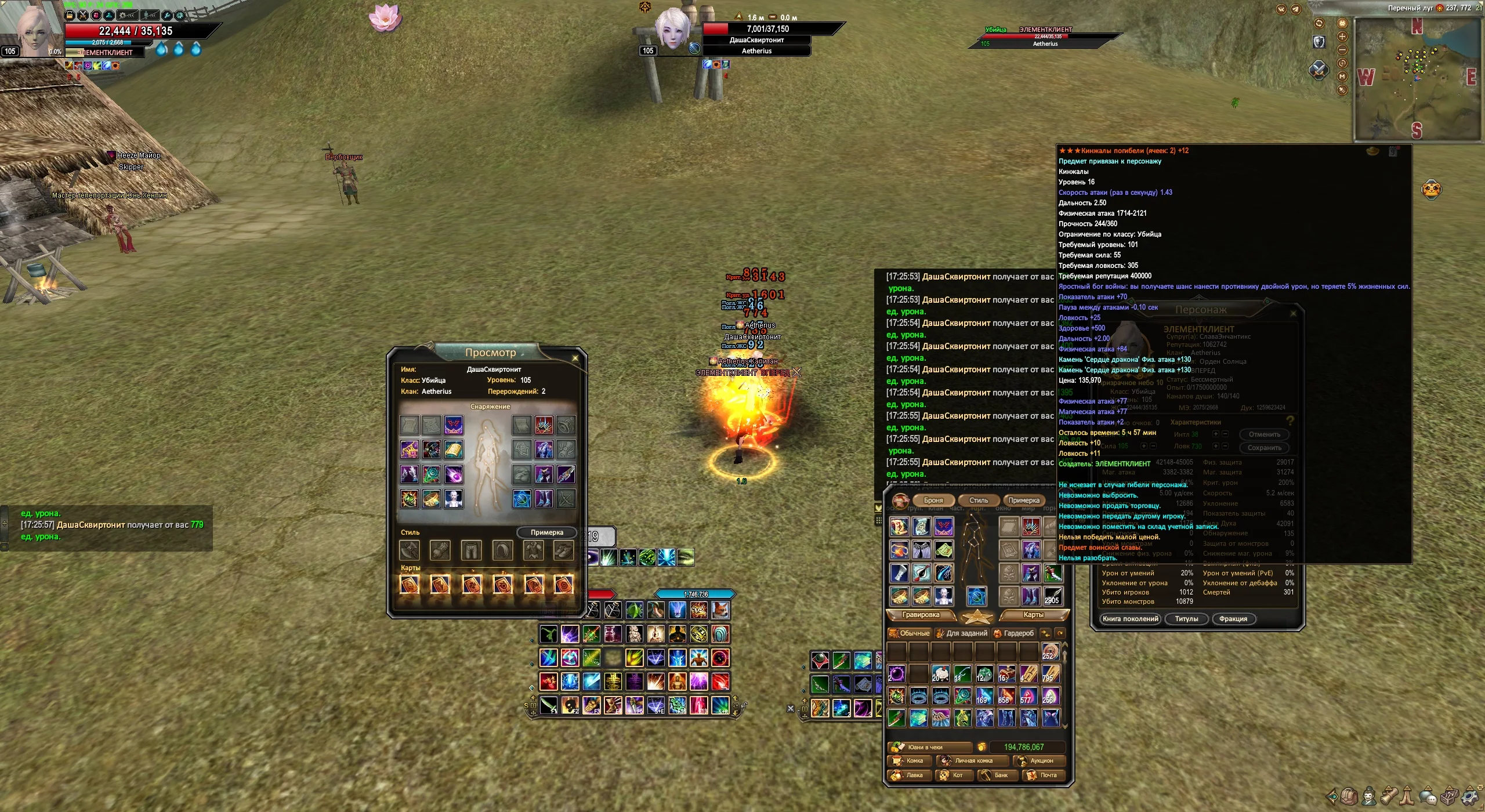Image resolution: width=1485 pixels, height=812 pixels.
Task: Switch to the Стиль equipment tab
Action: coord(979,501)
